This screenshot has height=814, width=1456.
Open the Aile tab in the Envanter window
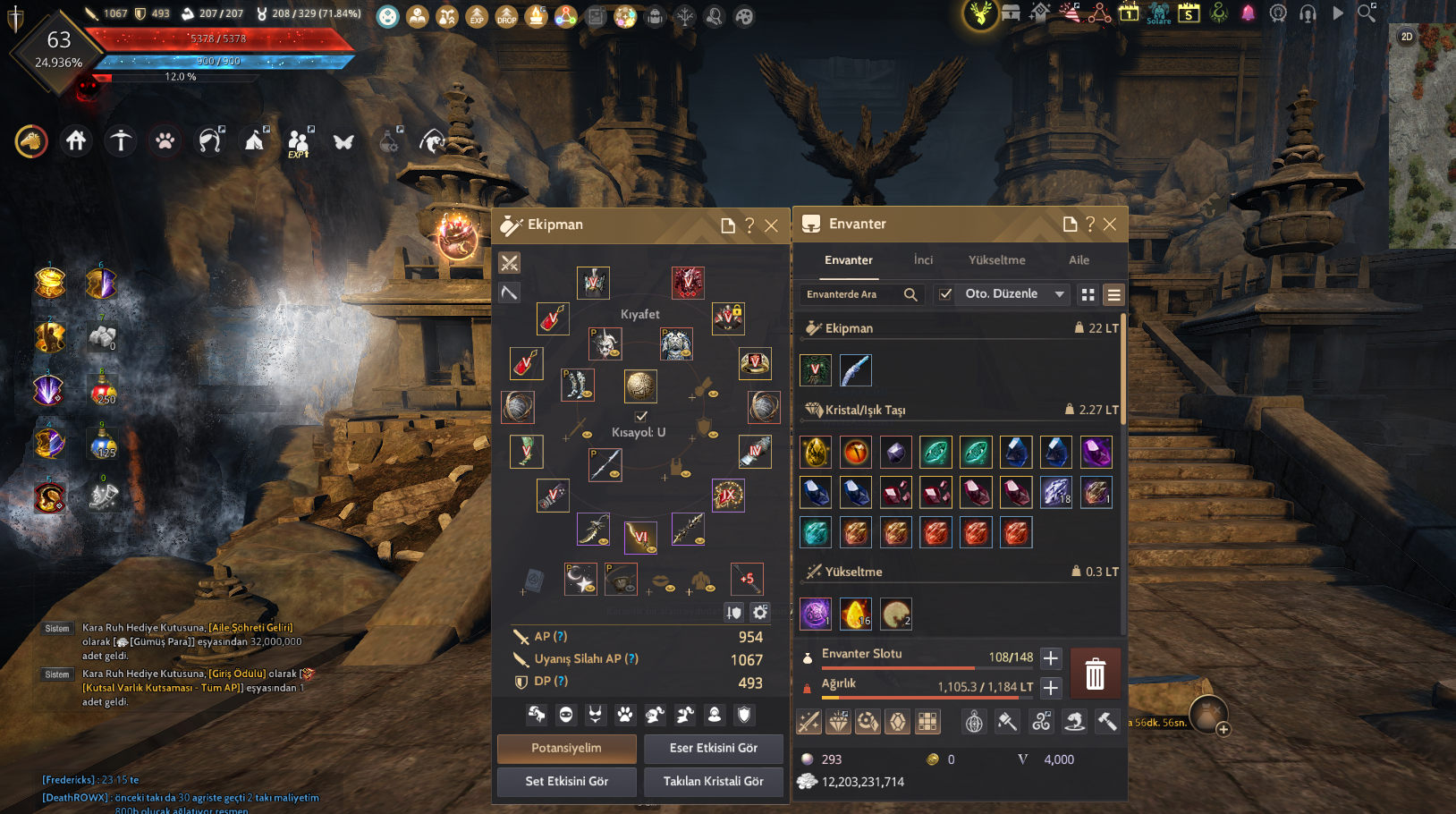click(x=1079, y=259)
